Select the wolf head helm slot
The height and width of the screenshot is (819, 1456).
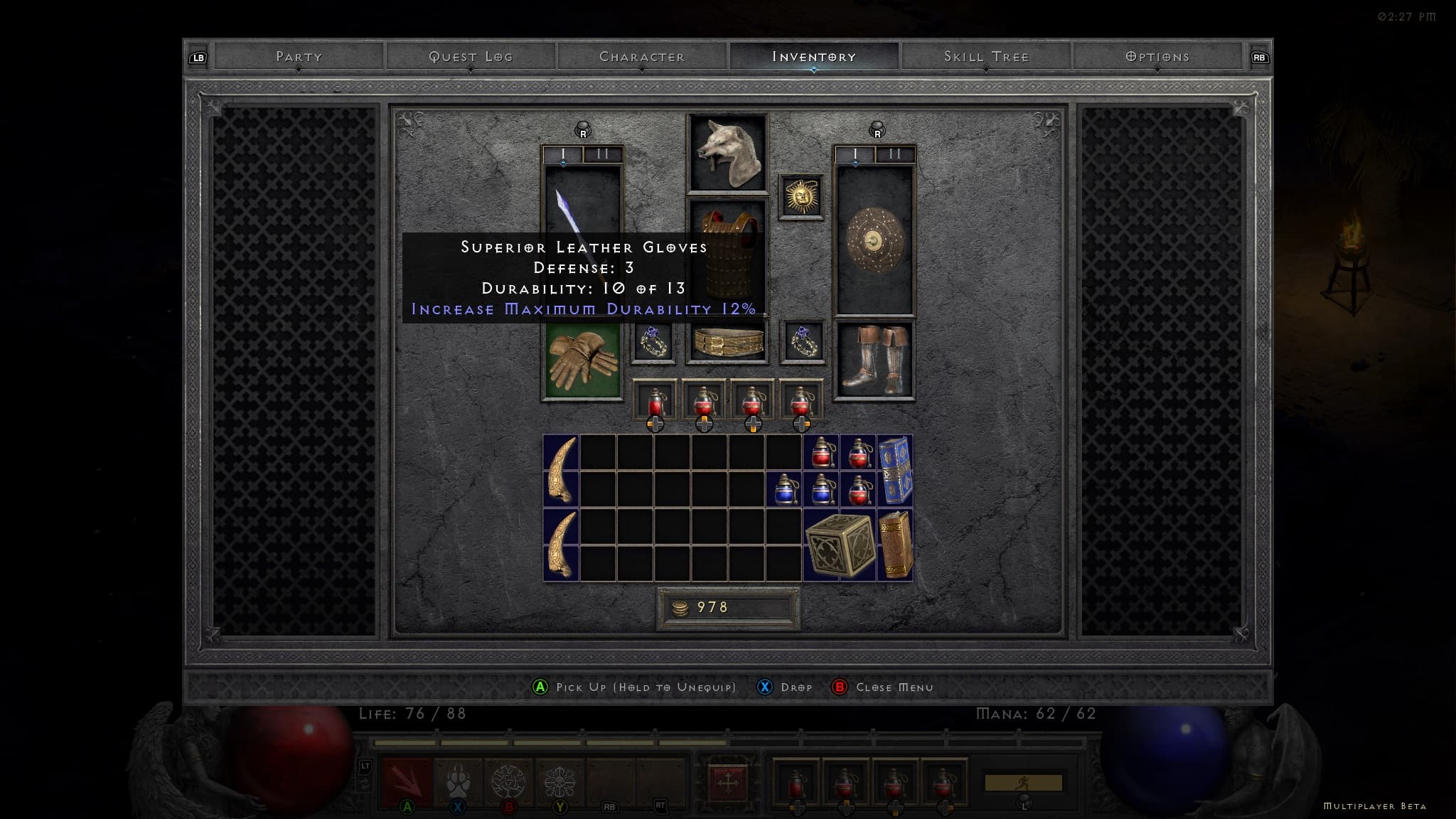pyautogui.click(x=727, y=153)
